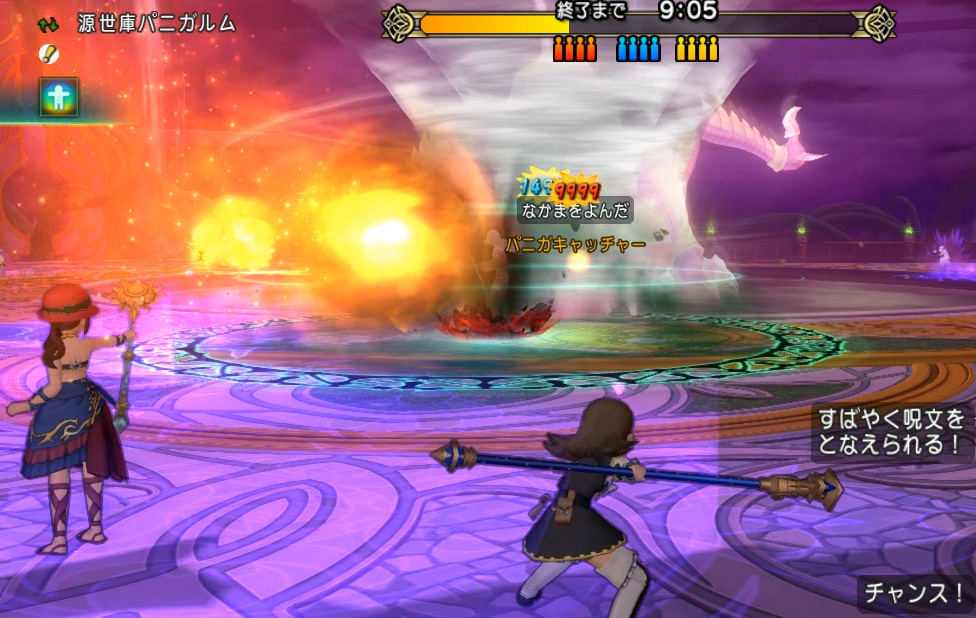
Task: Click the teal person status icon
Action: (59, 97)
